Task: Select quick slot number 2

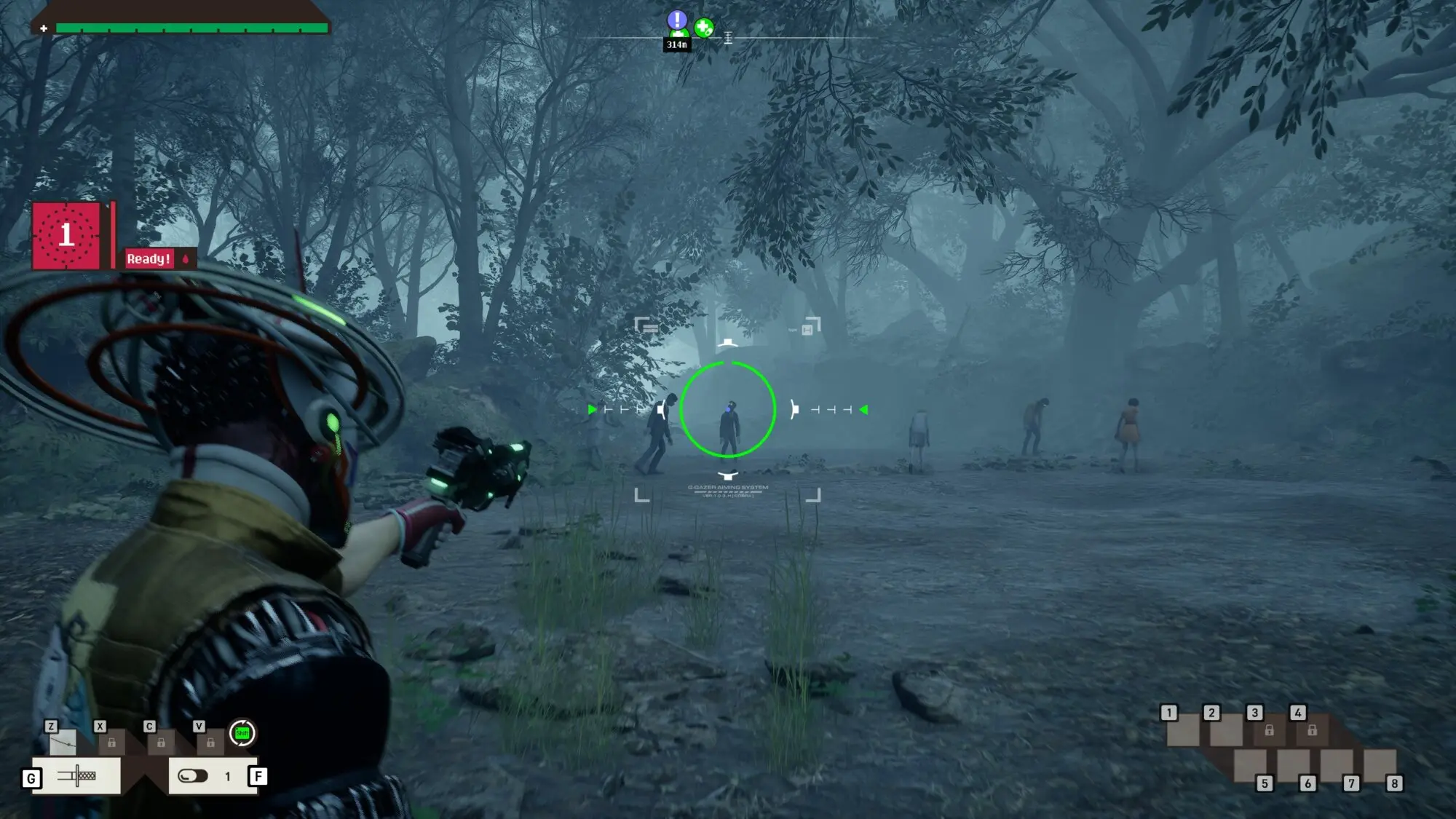Action: 1226,729
